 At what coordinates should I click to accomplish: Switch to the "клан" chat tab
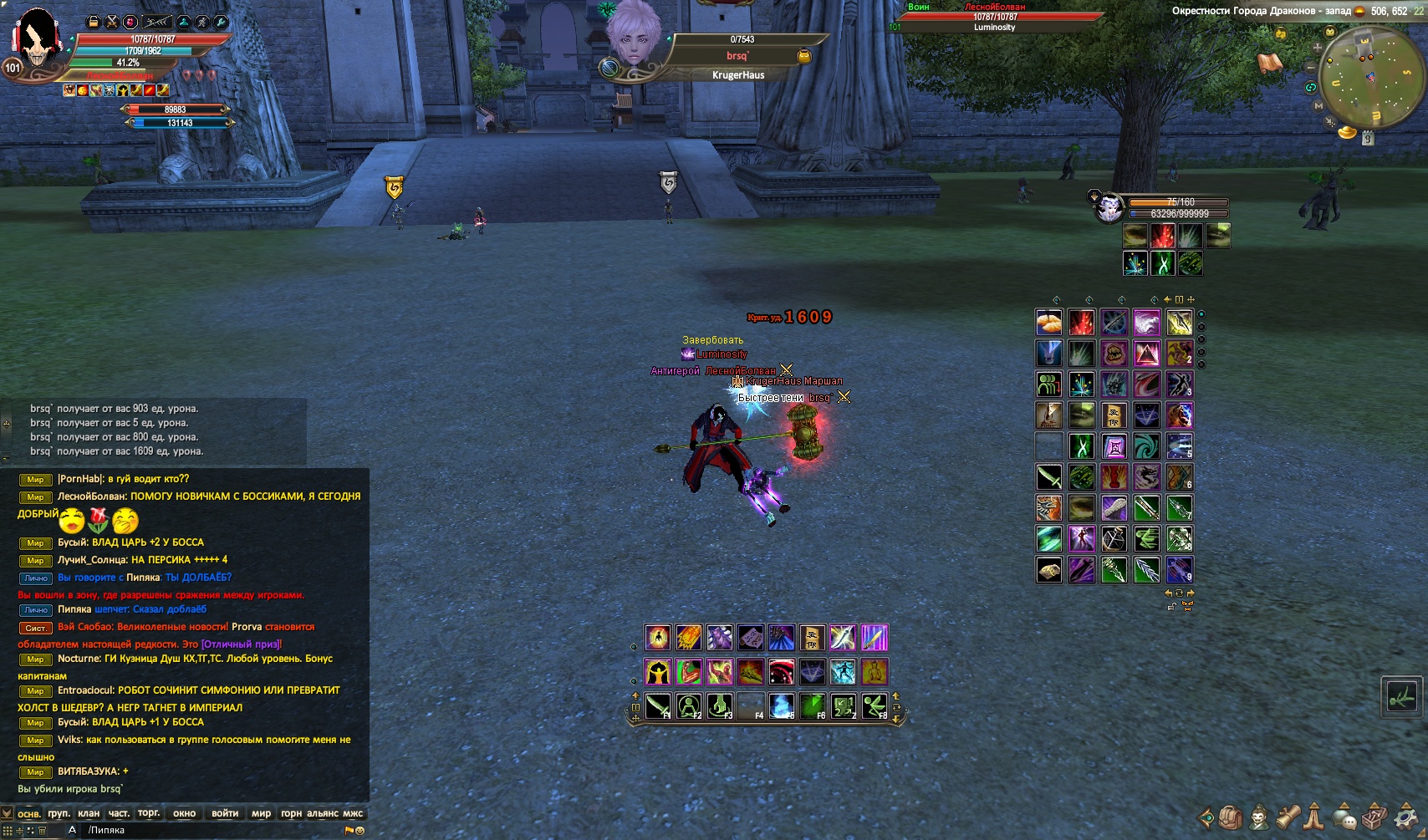[88, 813]
